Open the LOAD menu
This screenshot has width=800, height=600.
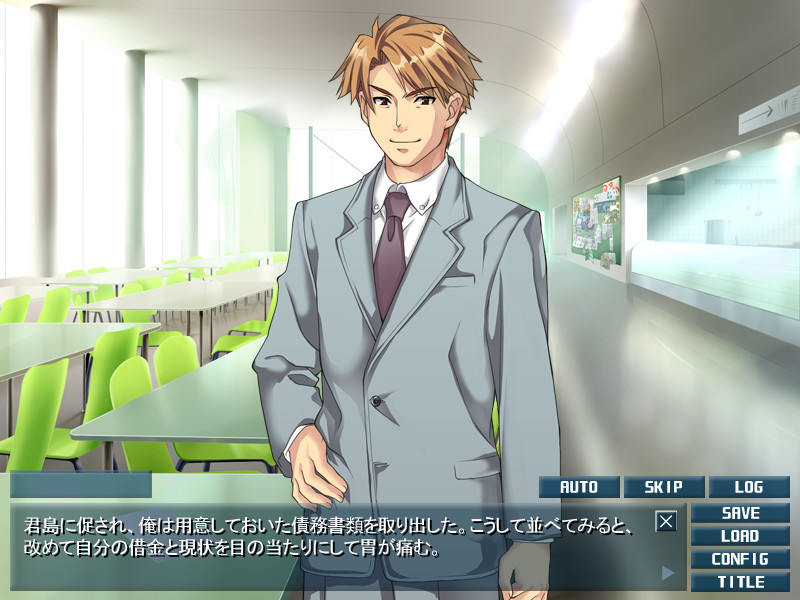(740, 536)
